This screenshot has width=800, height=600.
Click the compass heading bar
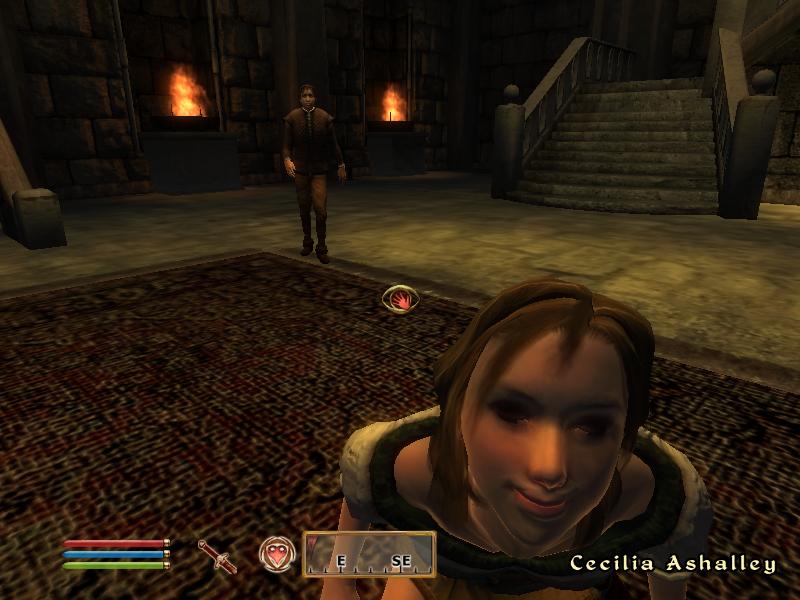369,554
